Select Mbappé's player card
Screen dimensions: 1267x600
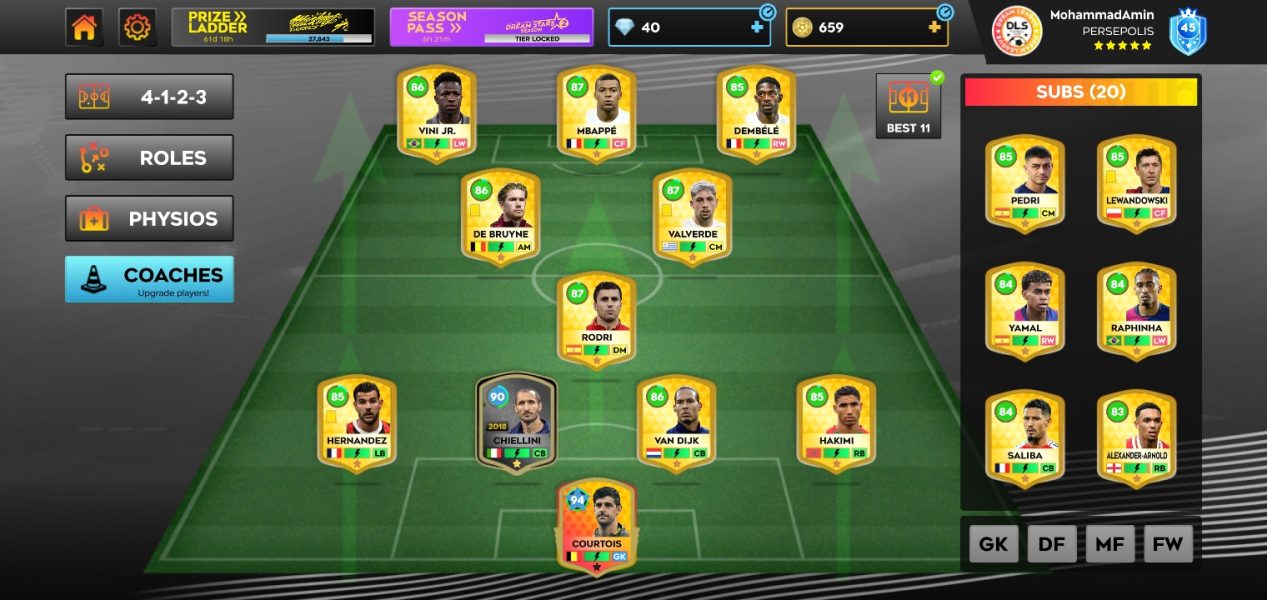coord(596,112)
